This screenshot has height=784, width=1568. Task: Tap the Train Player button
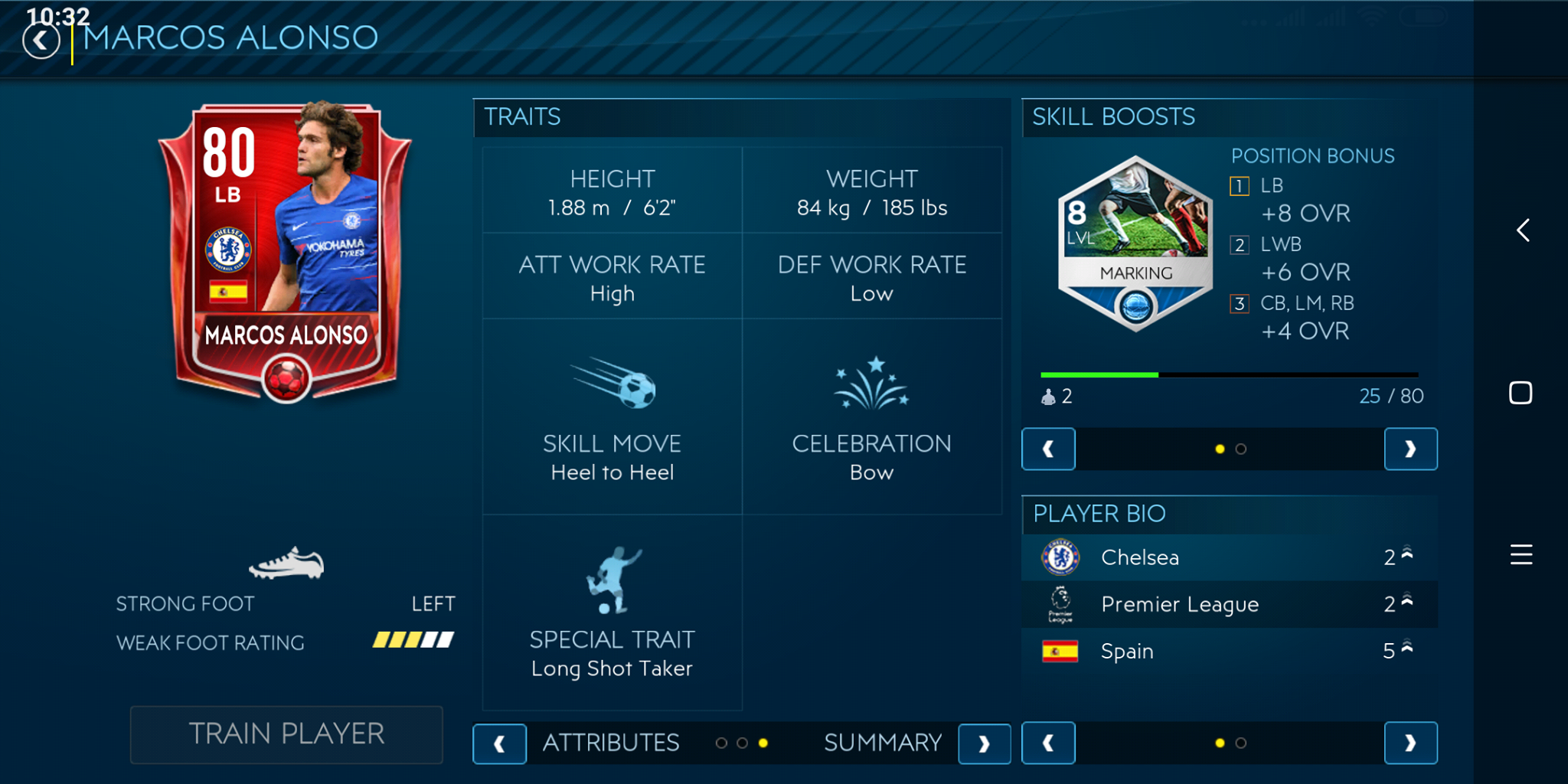point(286,734)
